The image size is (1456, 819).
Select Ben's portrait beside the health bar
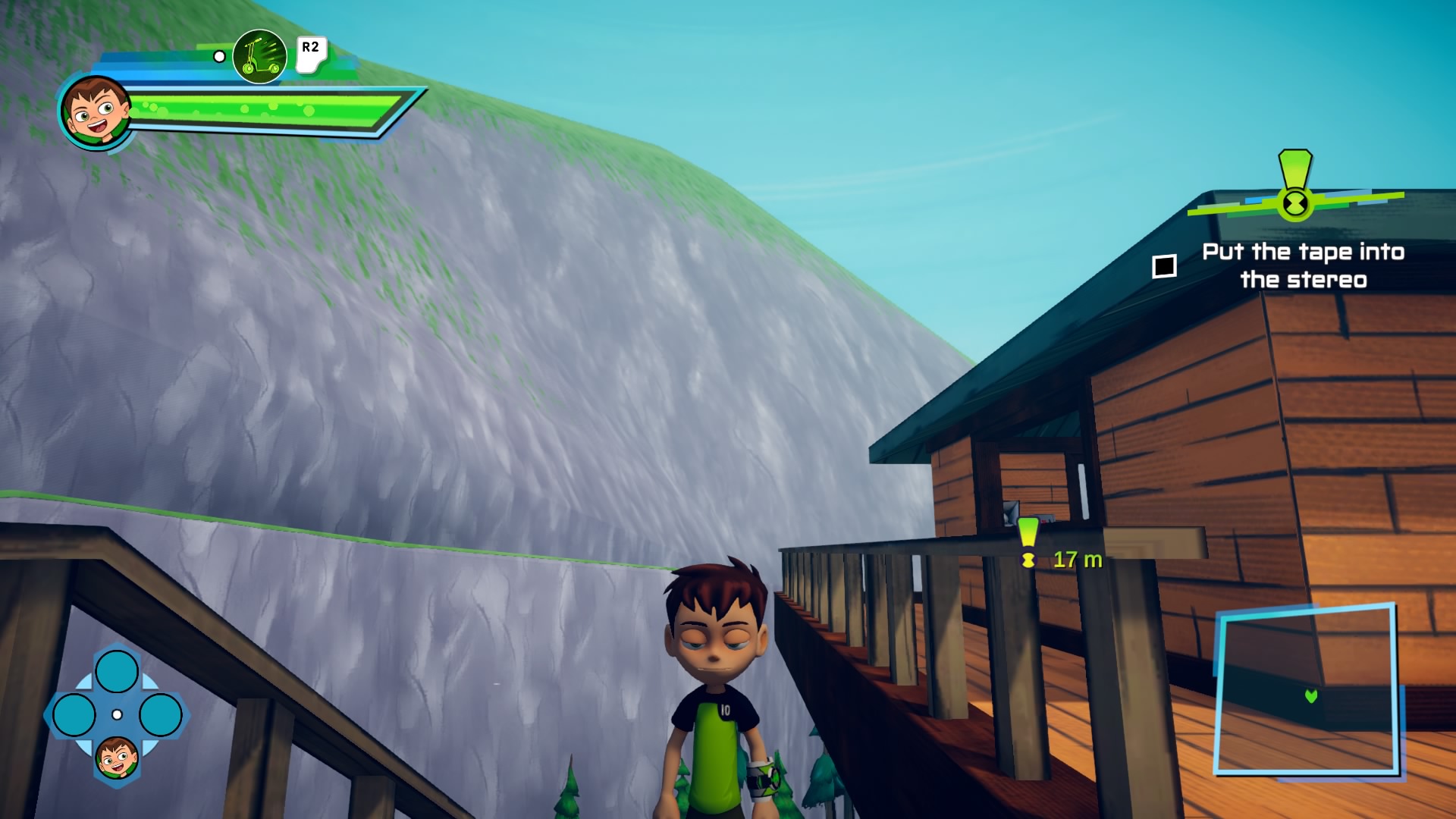(x=96, y=111)
